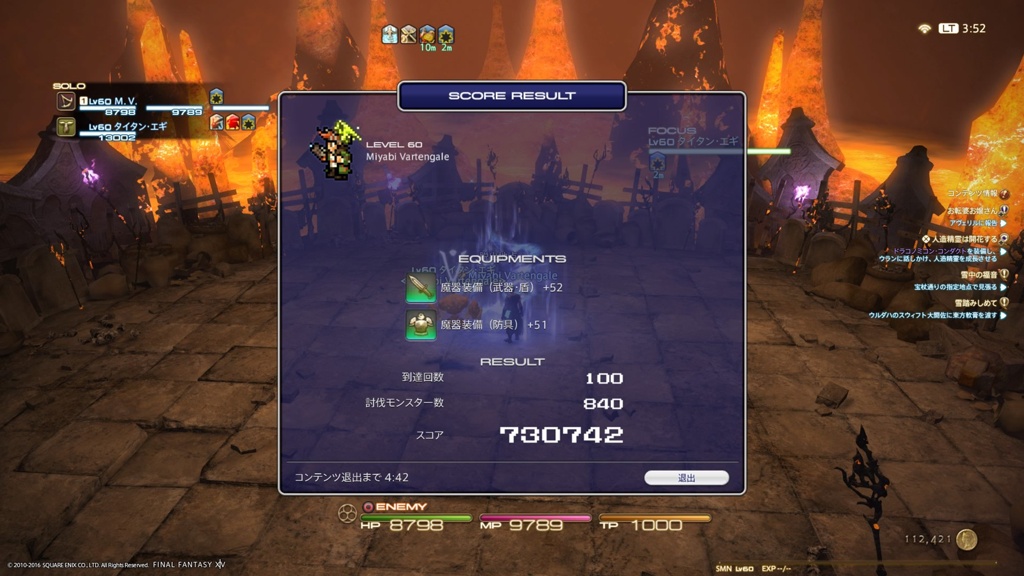Select the 人造精霊は開花する quest entry

point(963,239)
